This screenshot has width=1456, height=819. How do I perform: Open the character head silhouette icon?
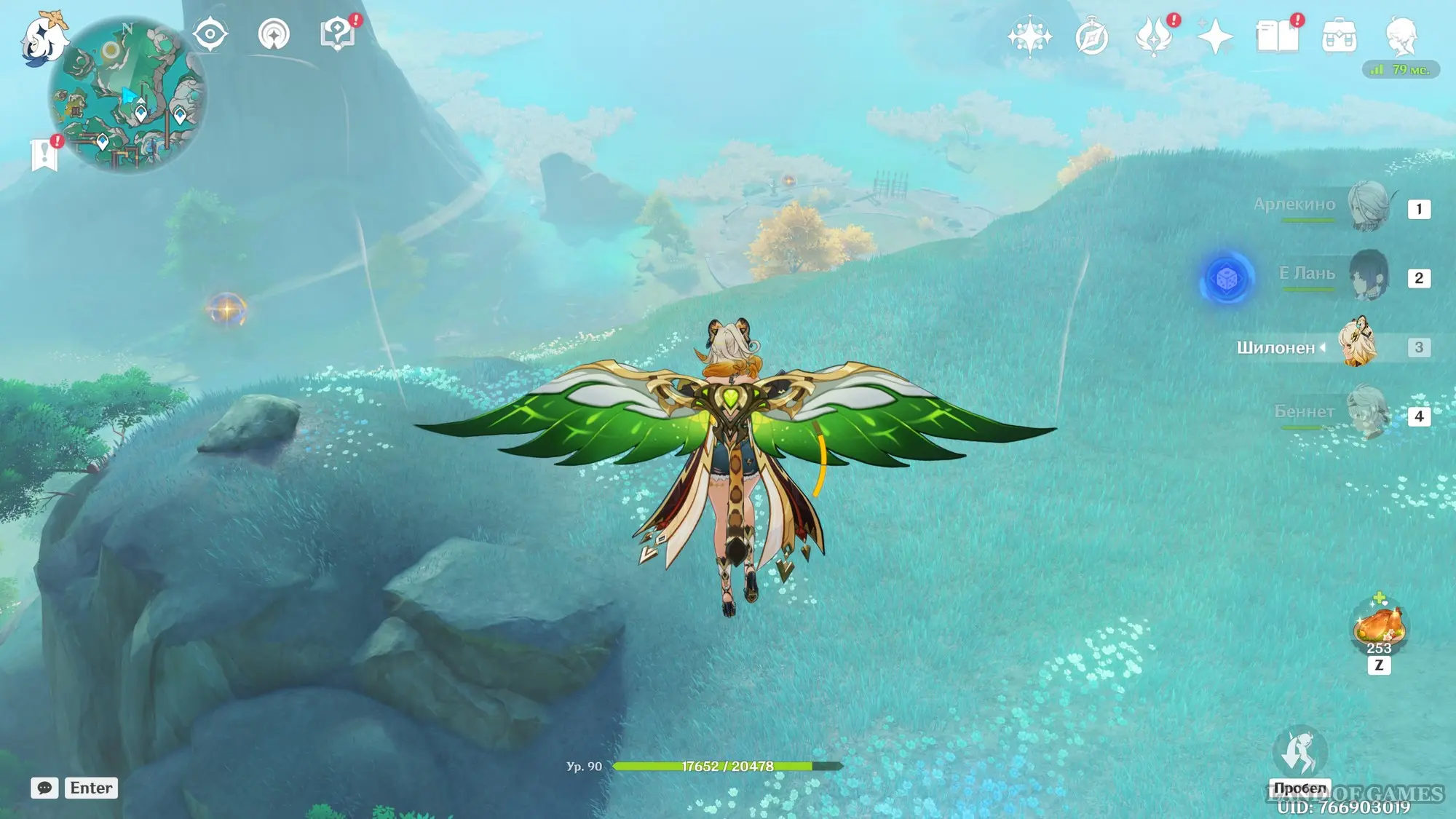tap(1401, 36)
